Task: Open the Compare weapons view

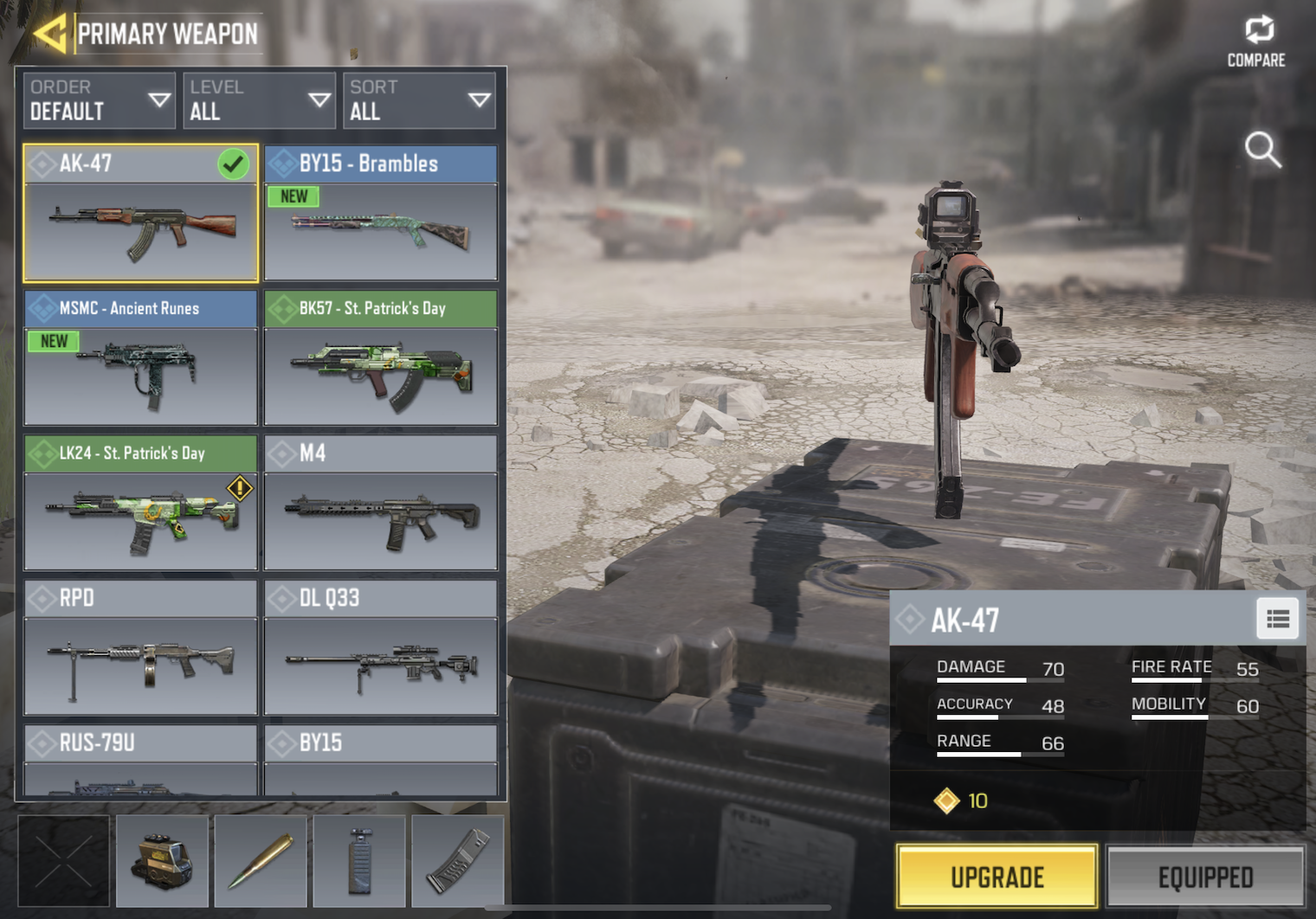Action: (1257, 42)
